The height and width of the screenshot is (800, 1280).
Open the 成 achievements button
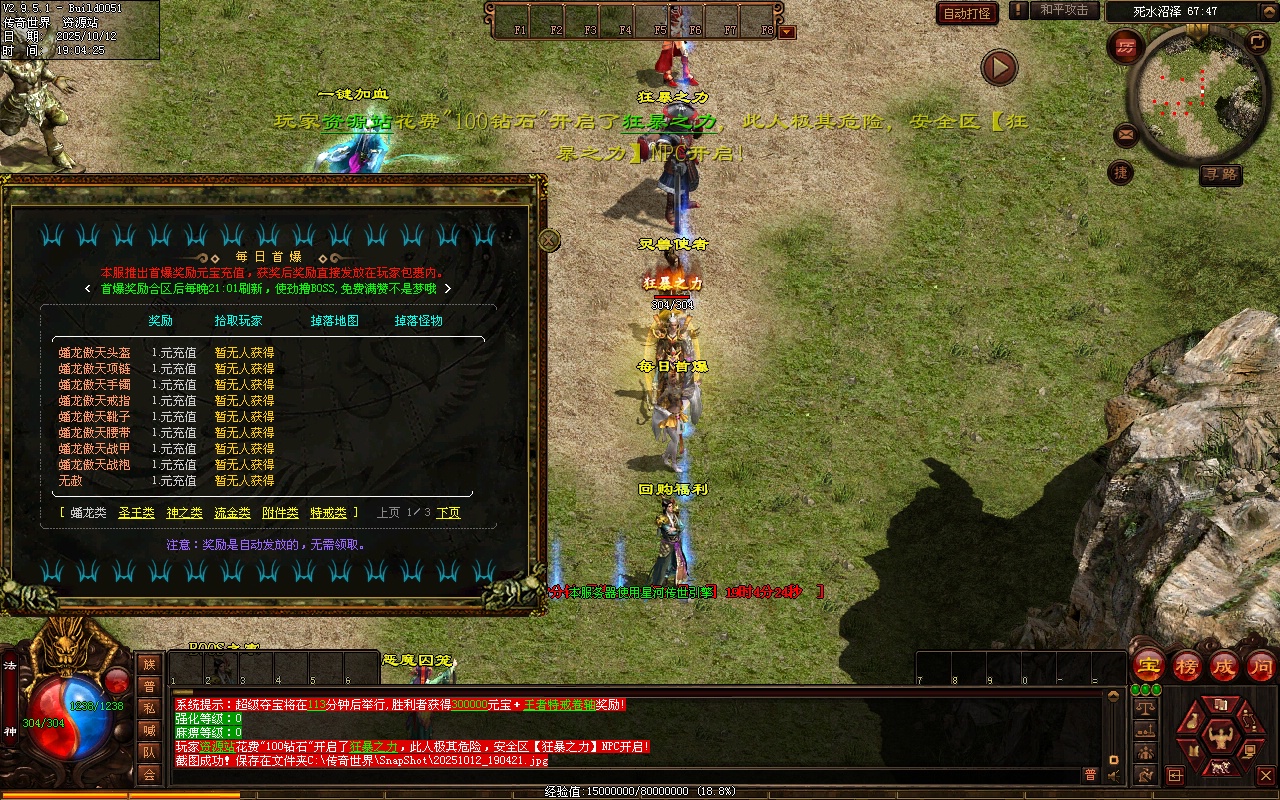pos(1223,666)
